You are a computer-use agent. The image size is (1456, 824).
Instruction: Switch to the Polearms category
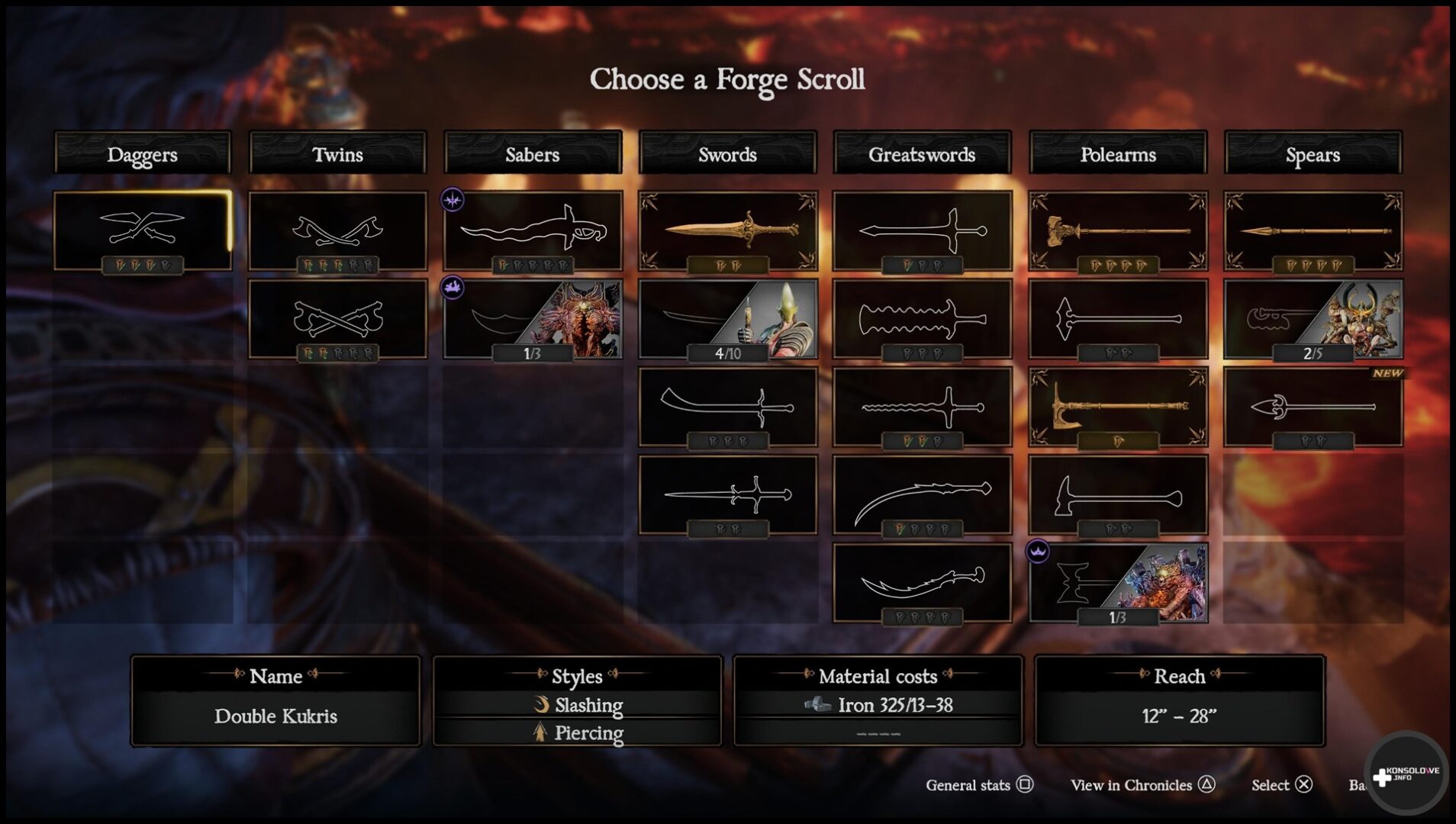click(x=1117, y=153)
